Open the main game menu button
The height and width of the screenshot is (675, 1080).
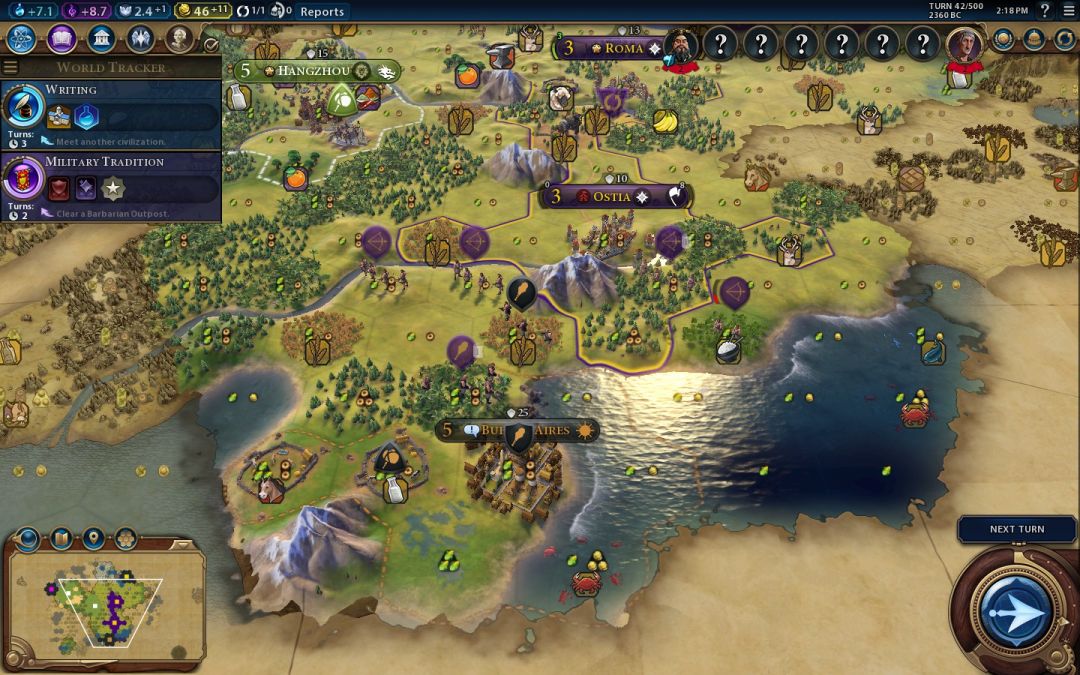tap(1068, 11)
